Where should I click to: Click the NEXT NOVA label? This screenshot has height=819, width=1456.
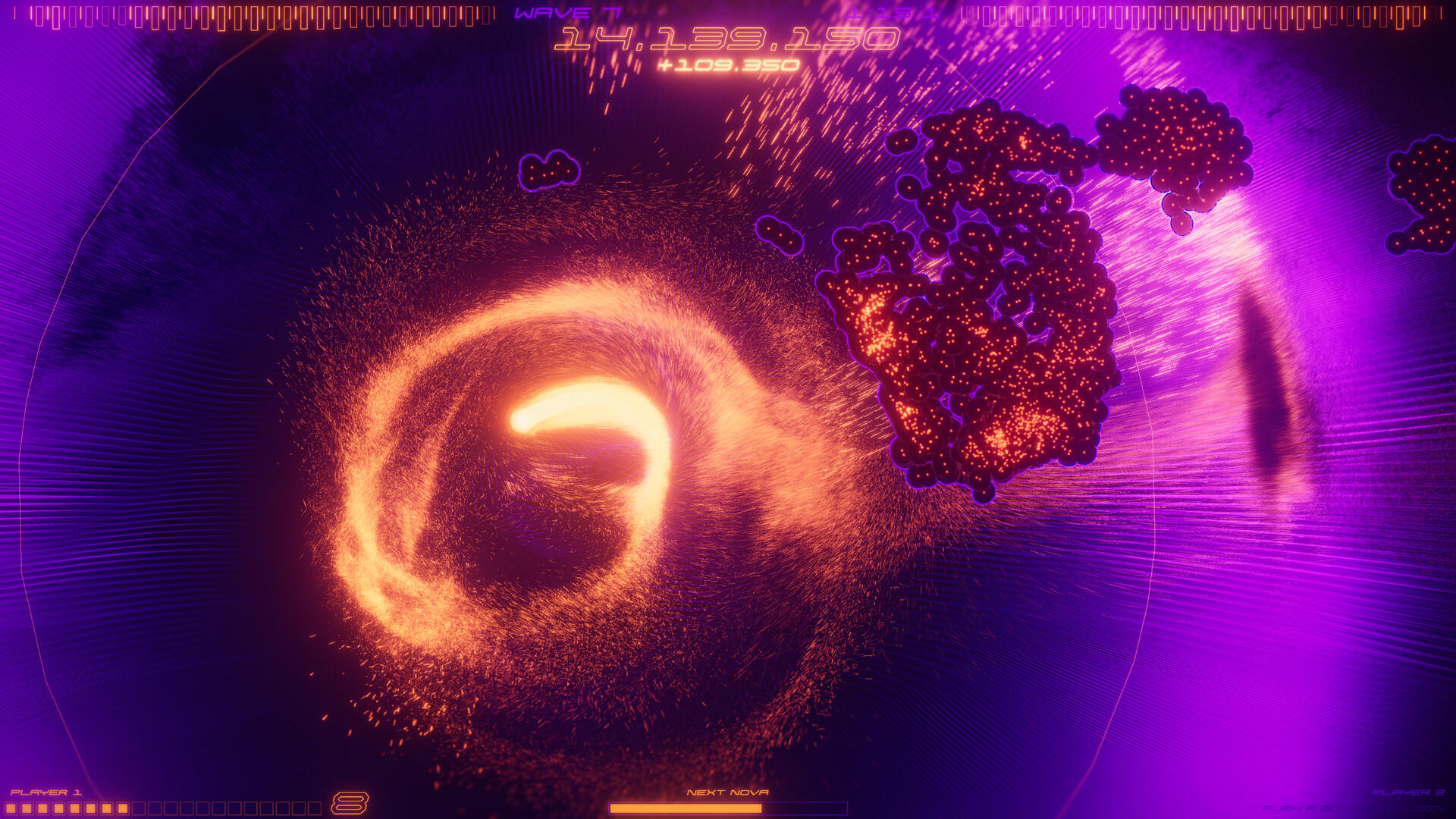coord(728,792)
